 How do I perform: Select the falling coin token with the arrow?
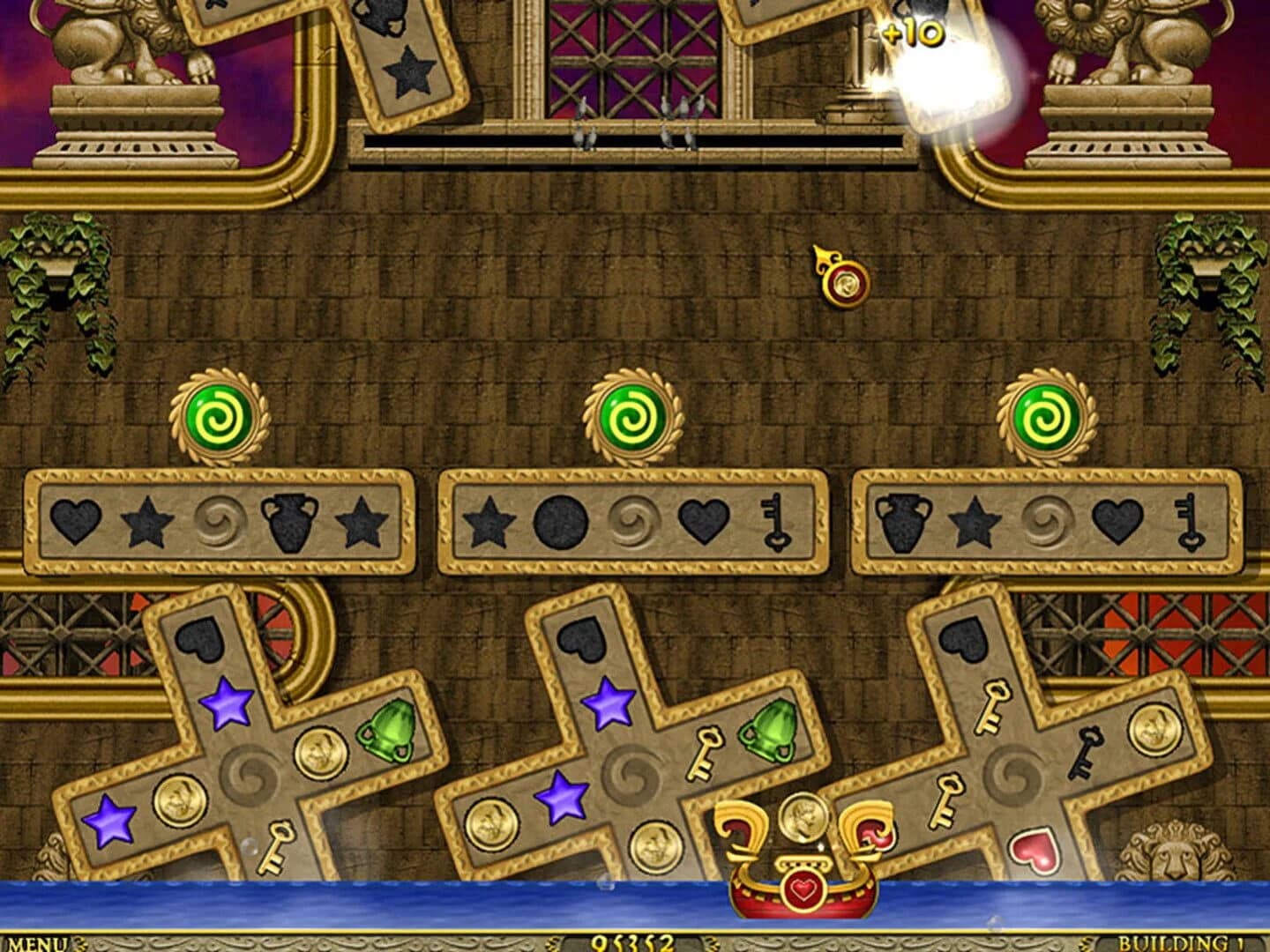click(x=847, y=282)
